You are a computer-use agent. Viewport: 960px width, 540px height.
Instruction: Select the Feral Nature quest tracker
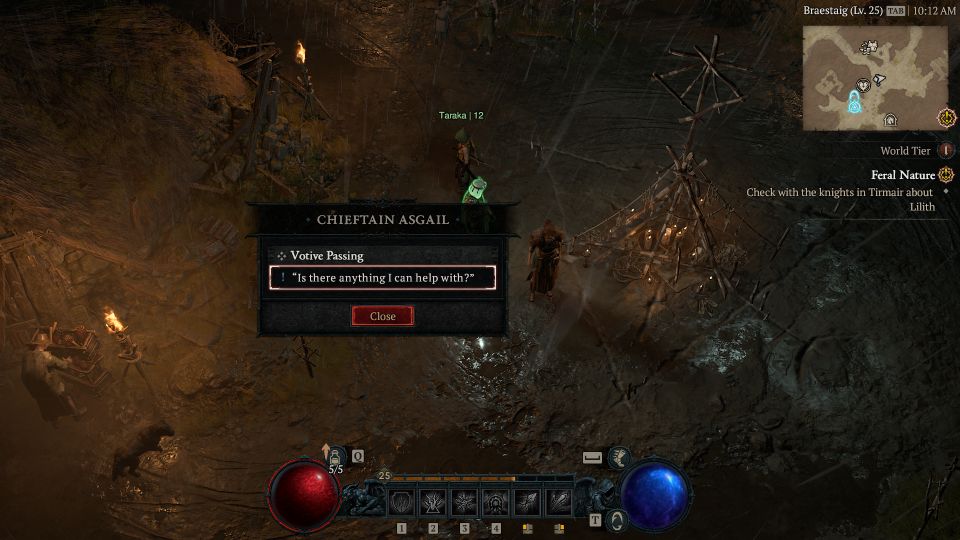[x=902, y=175]
